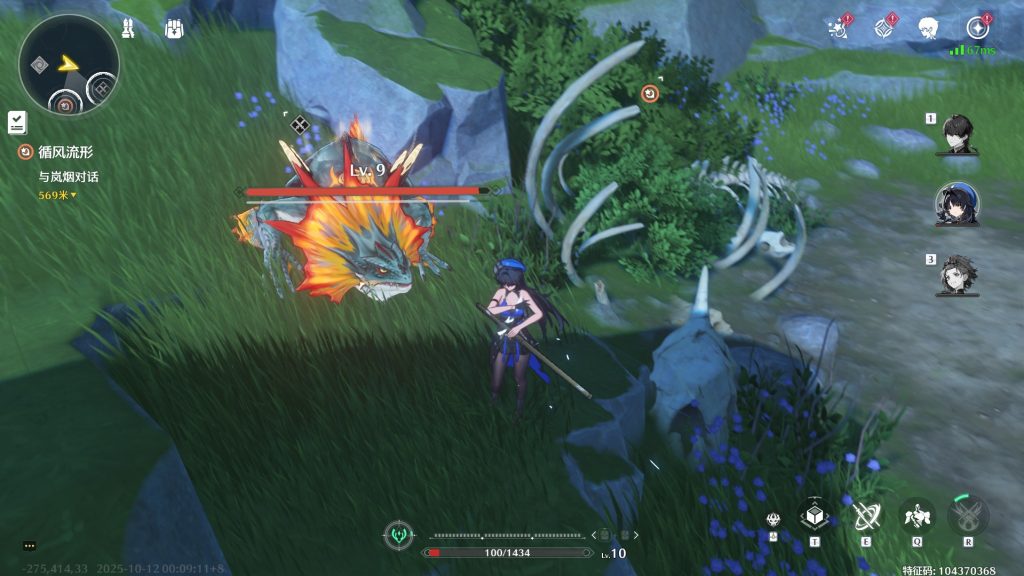Use the cube utility gadget
Screen dimensions: 1024x576
click(x=814, y=515)
